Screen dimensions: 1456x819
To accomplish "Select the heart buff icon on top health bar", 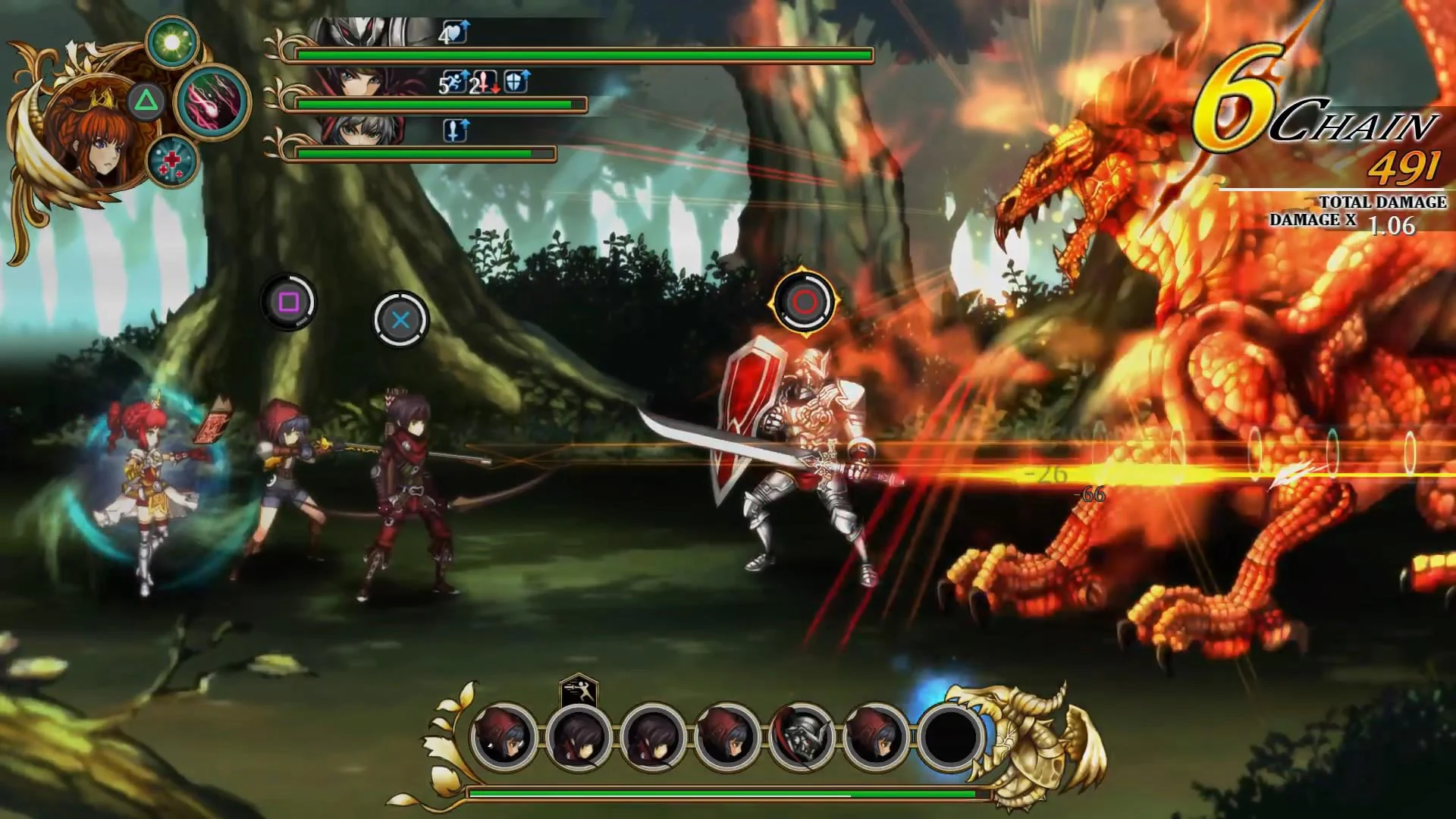I will (456, 32).
